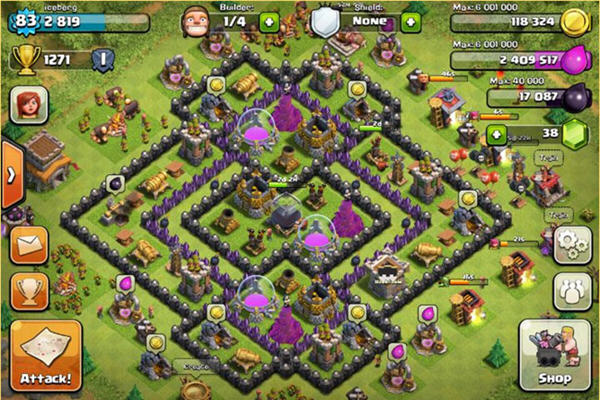Show the trophy leaderboard button
The image size is (600, 400).
coord(30,290)
